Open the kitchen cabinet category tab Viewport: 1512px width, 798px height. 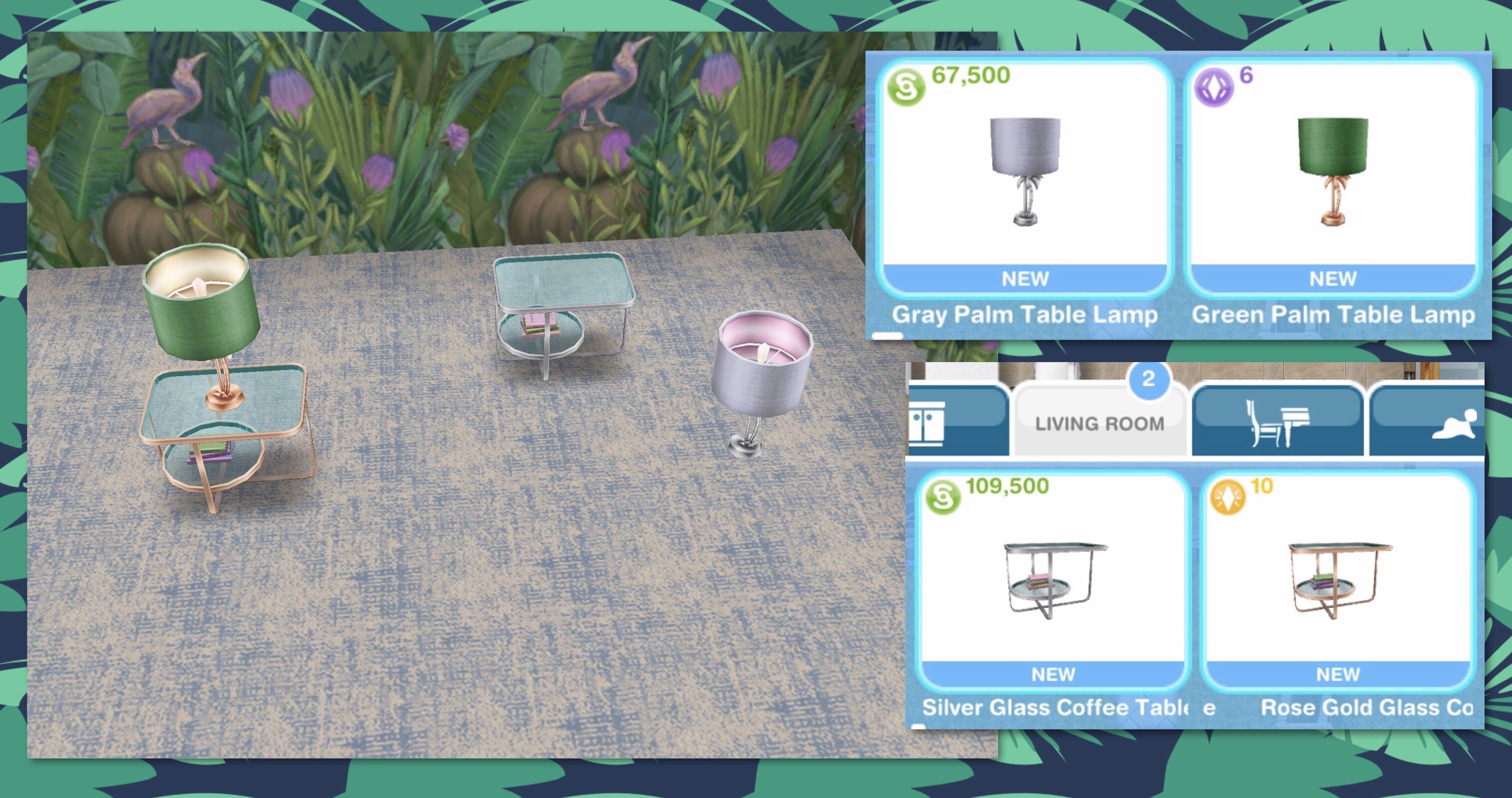(956, 421)
